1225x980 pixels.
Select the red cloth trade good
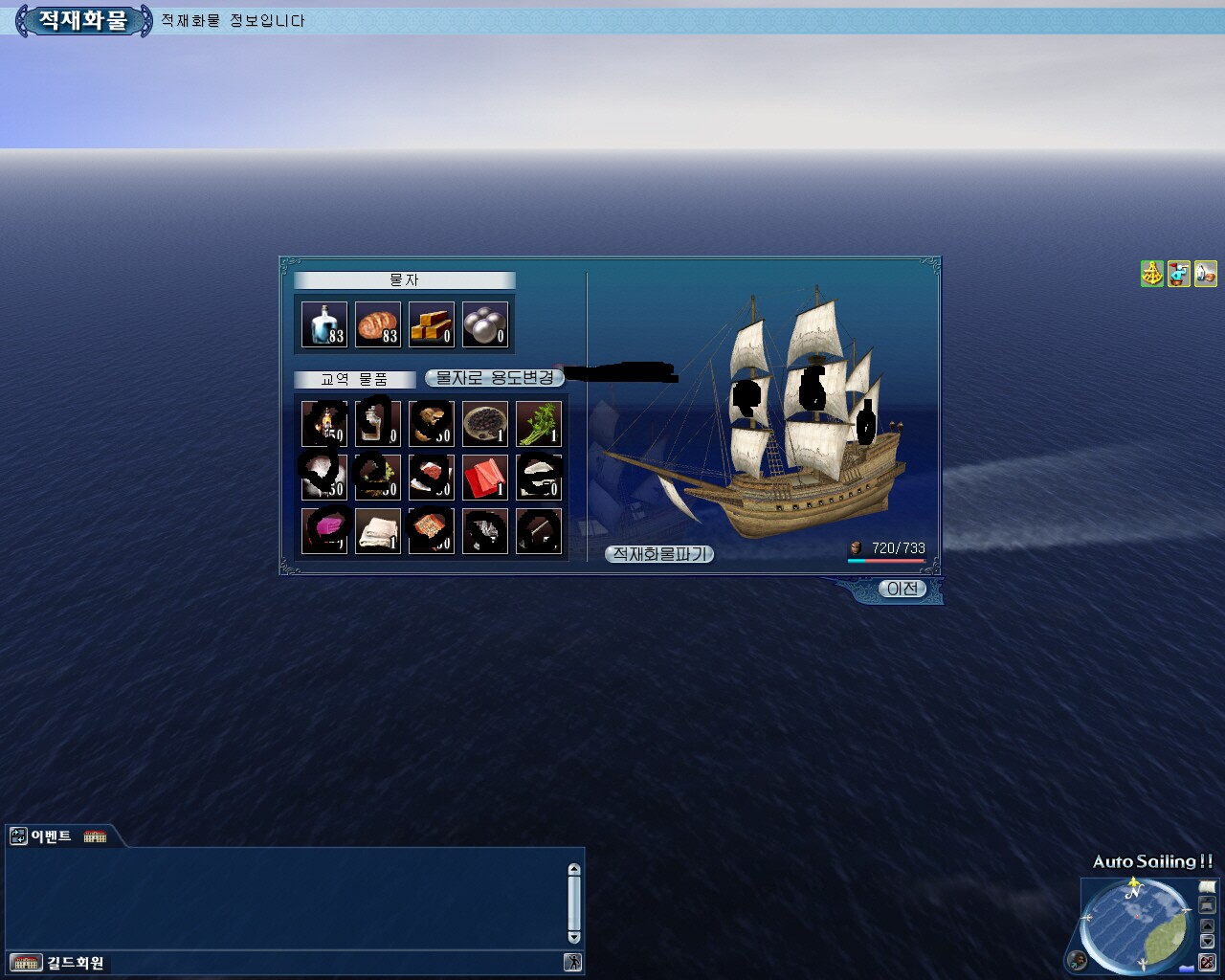(x=485, y=477)
